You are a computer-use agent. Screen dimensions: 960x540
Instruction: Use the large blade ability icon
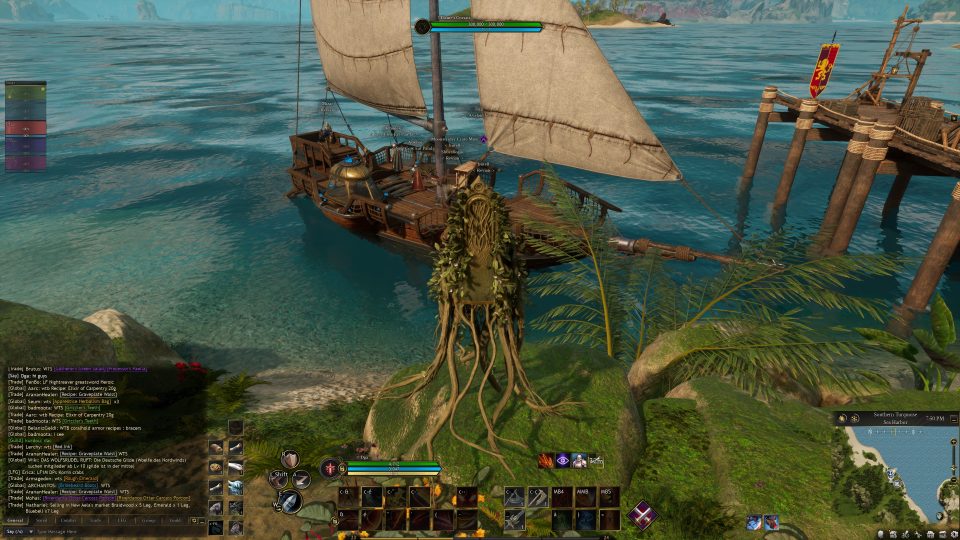pyautogui.click(x=291, y=502)
